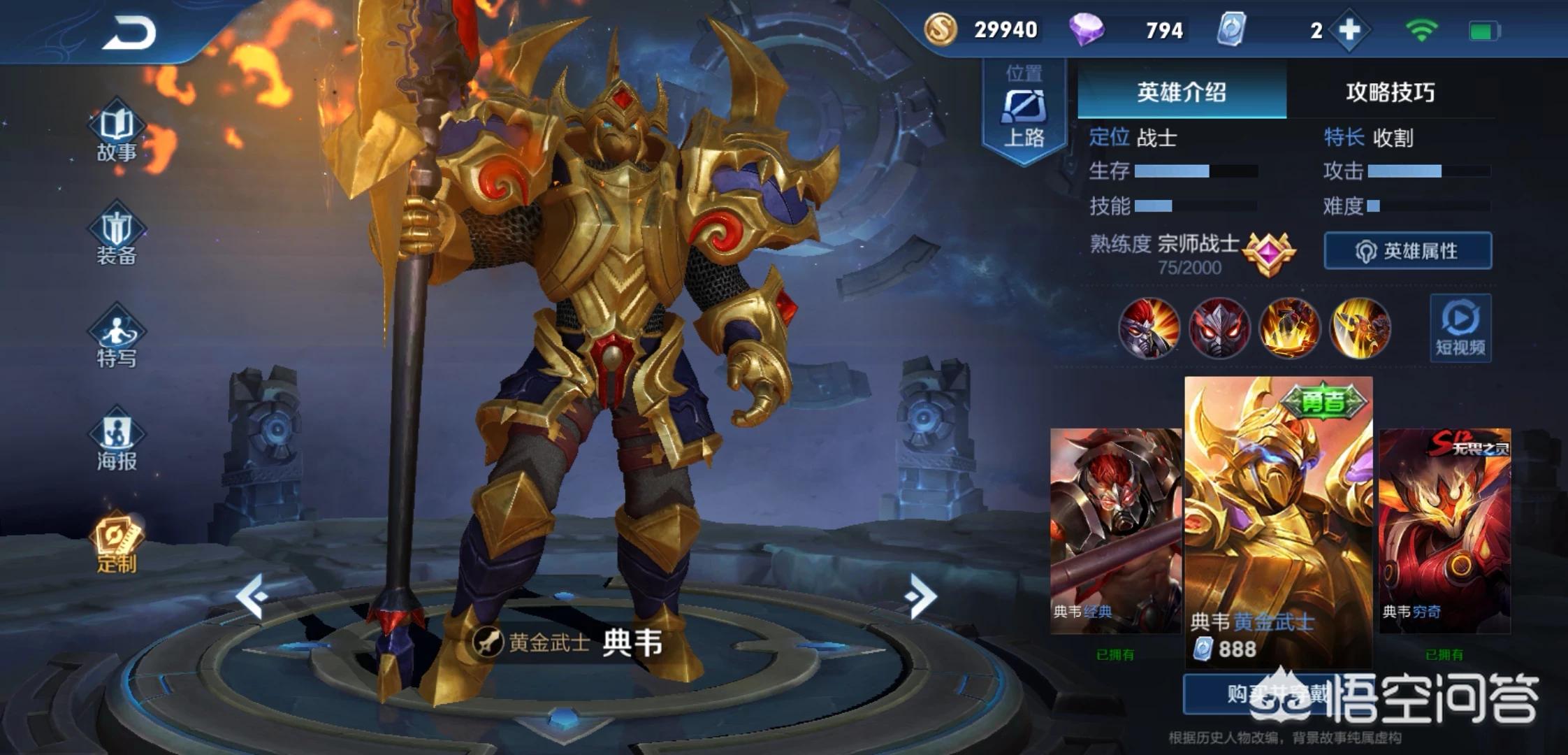The width and height of the screenshot is (1568, 755).
Task: Select the 典韦 穷奇 skin card
Action: 1444,530
